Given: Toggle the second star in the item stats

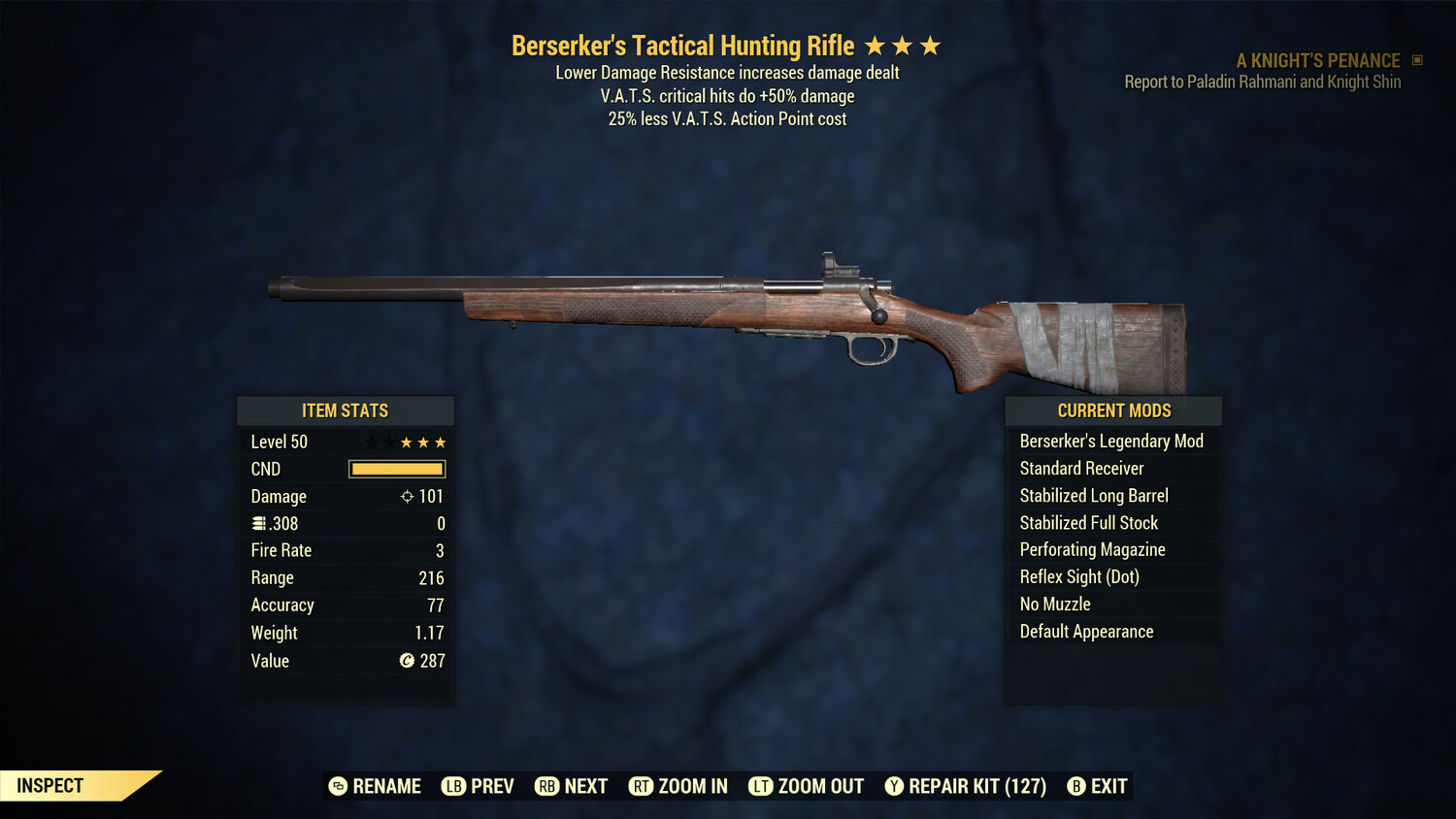Looking at the screenshot, I should click(387, 442).
